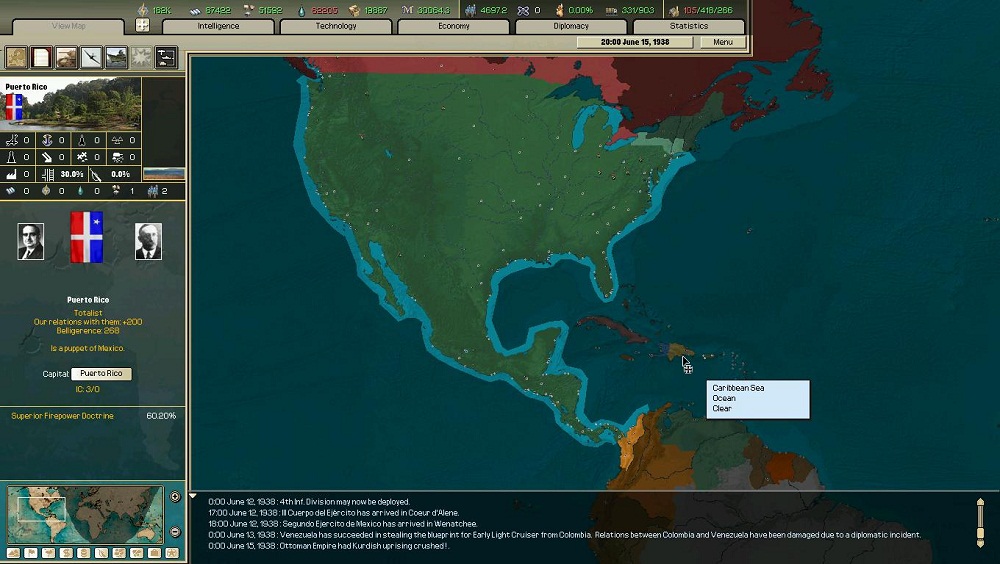Switch to the Technology tab
This screenshot has width=1000, height=564.
(336, 26)
